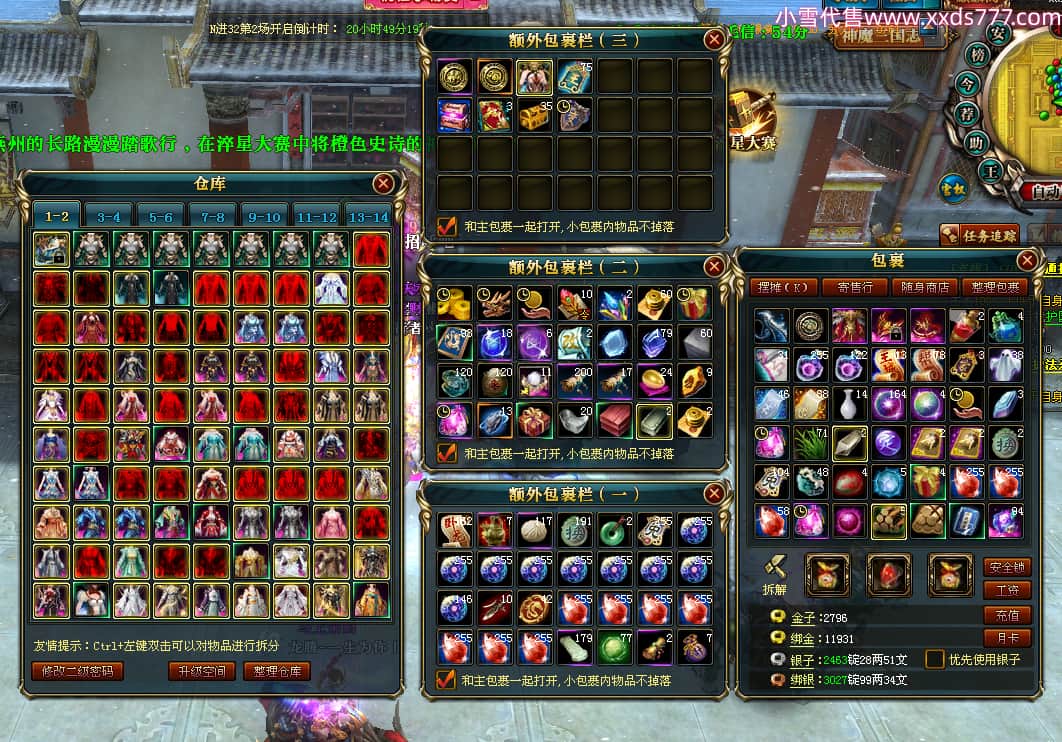Click the 安全锁 safety lock button

tap(1006, 567)
